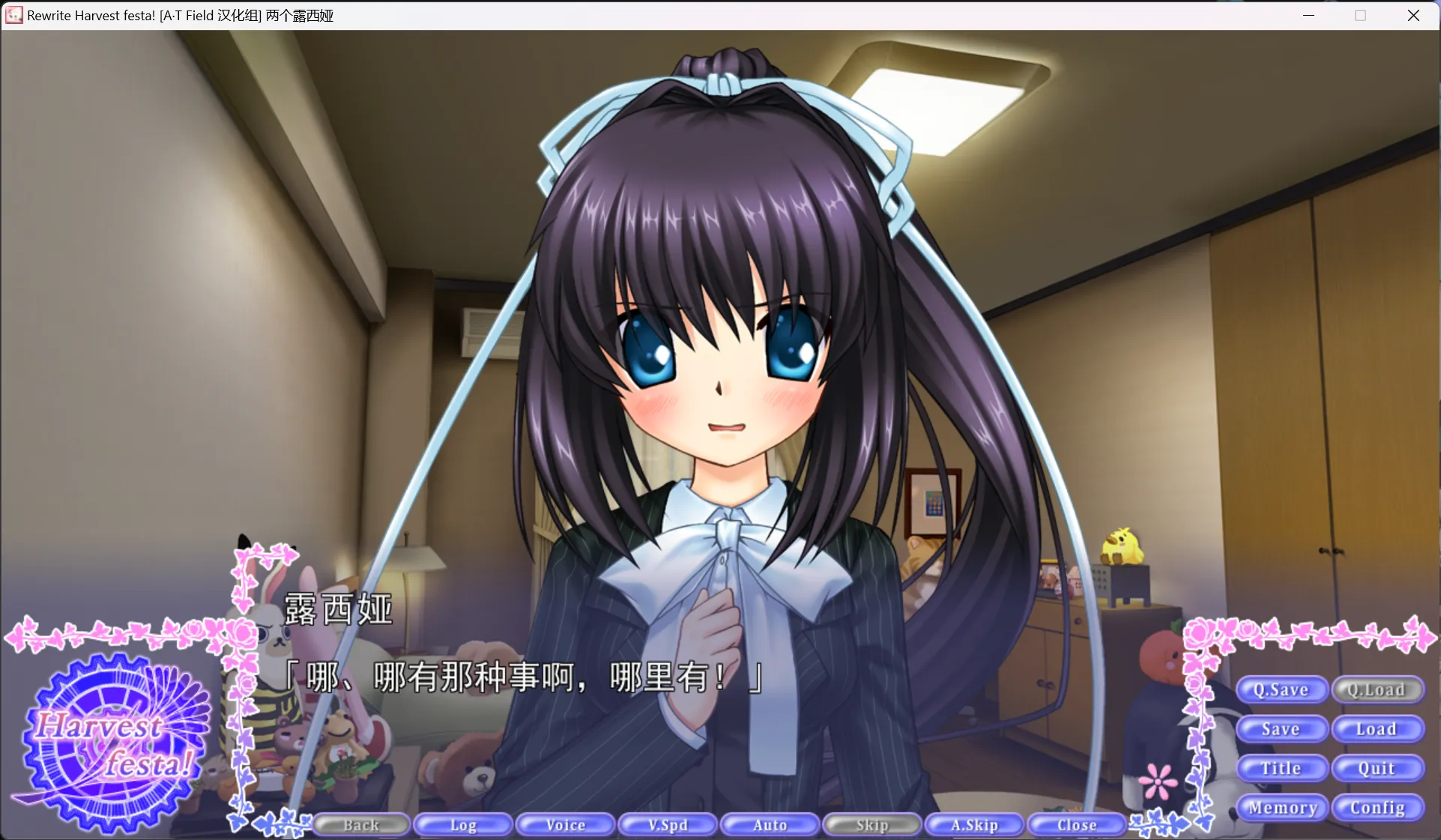Image resolution: width=1441 pixels, height=840 pixels.
Task: Select Q.Load to quick load progress
Action: pyautogui.click(x=1377, y=689)
